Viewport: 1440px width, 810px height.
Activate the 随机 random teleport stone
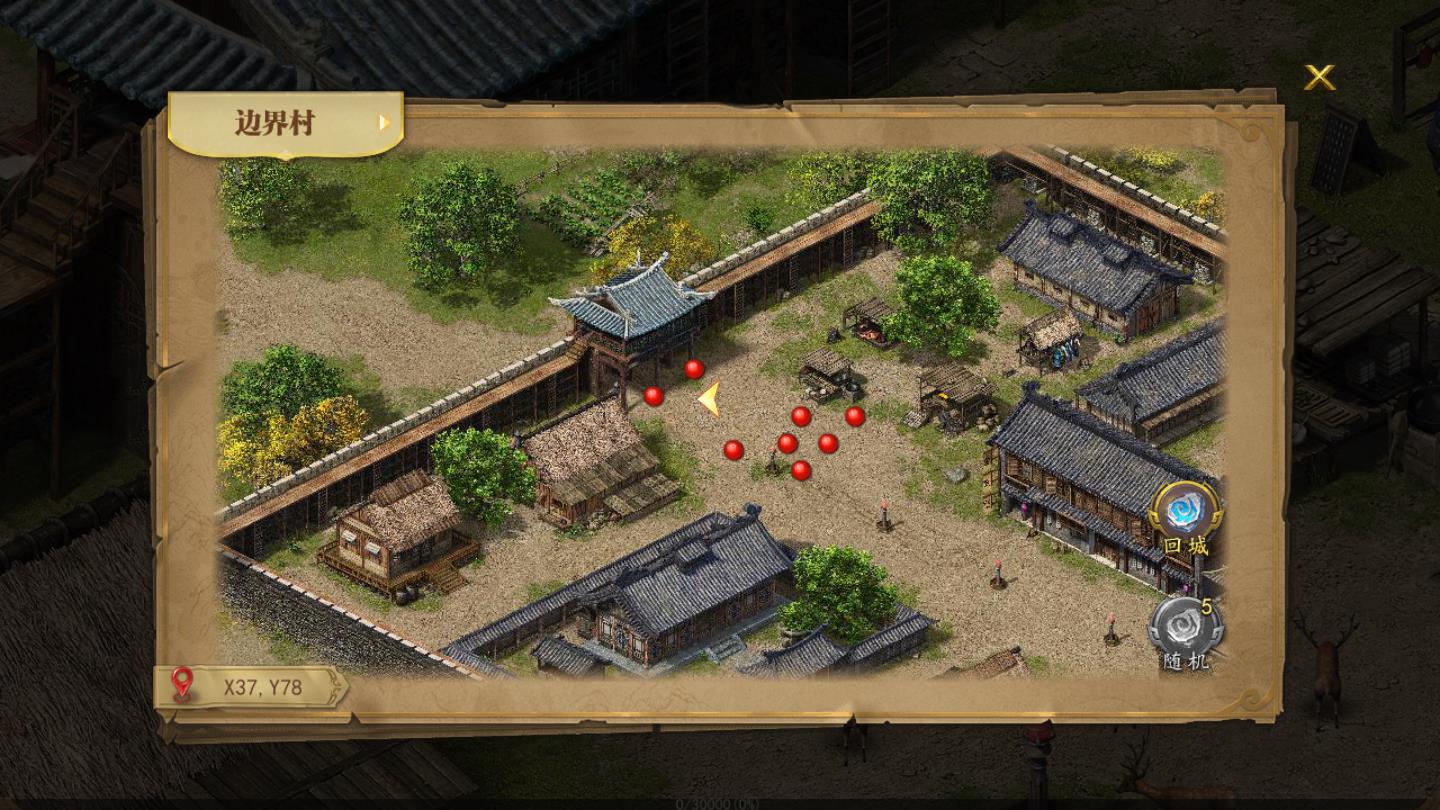pos(1185,627)
